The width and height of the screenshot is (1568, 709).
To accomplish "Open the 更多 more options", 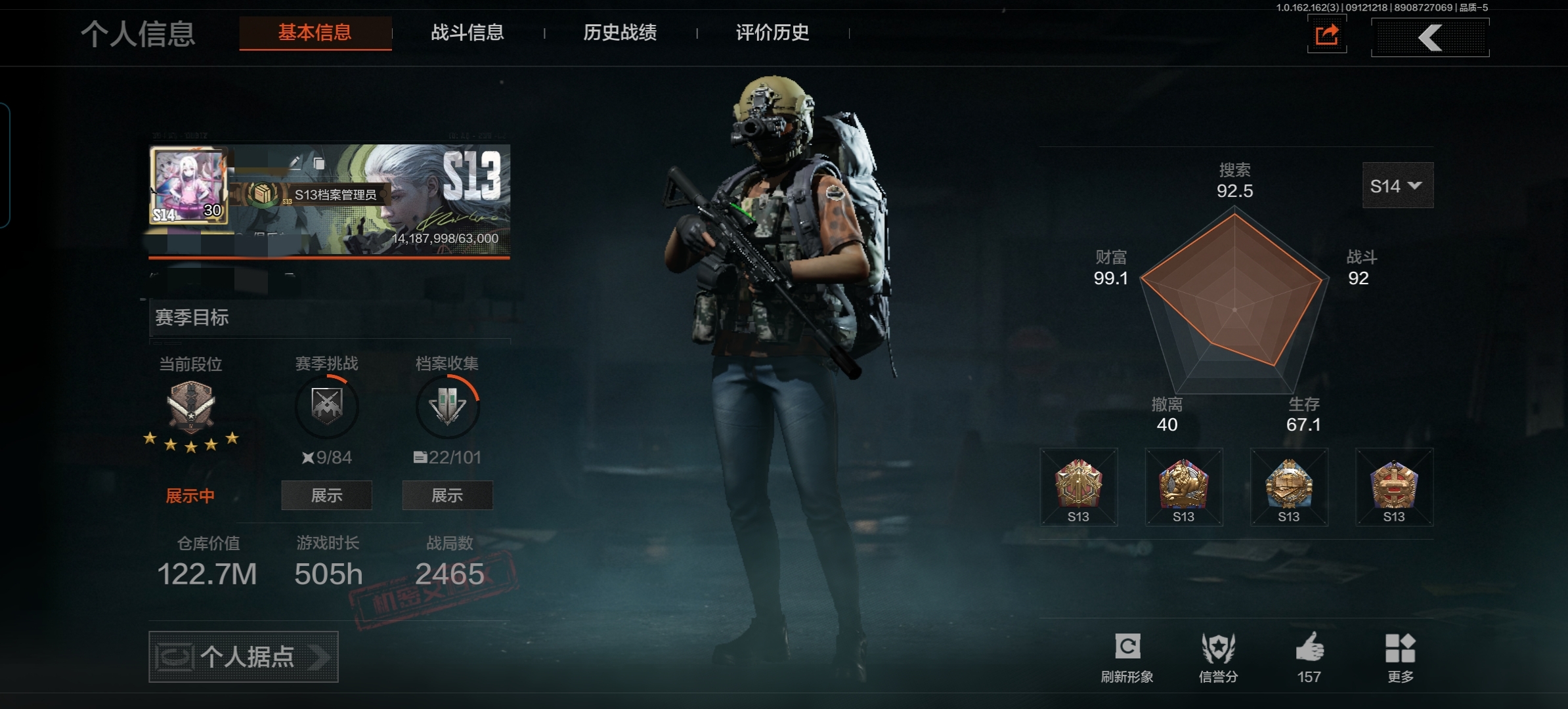I will [x=1400, y=656].
